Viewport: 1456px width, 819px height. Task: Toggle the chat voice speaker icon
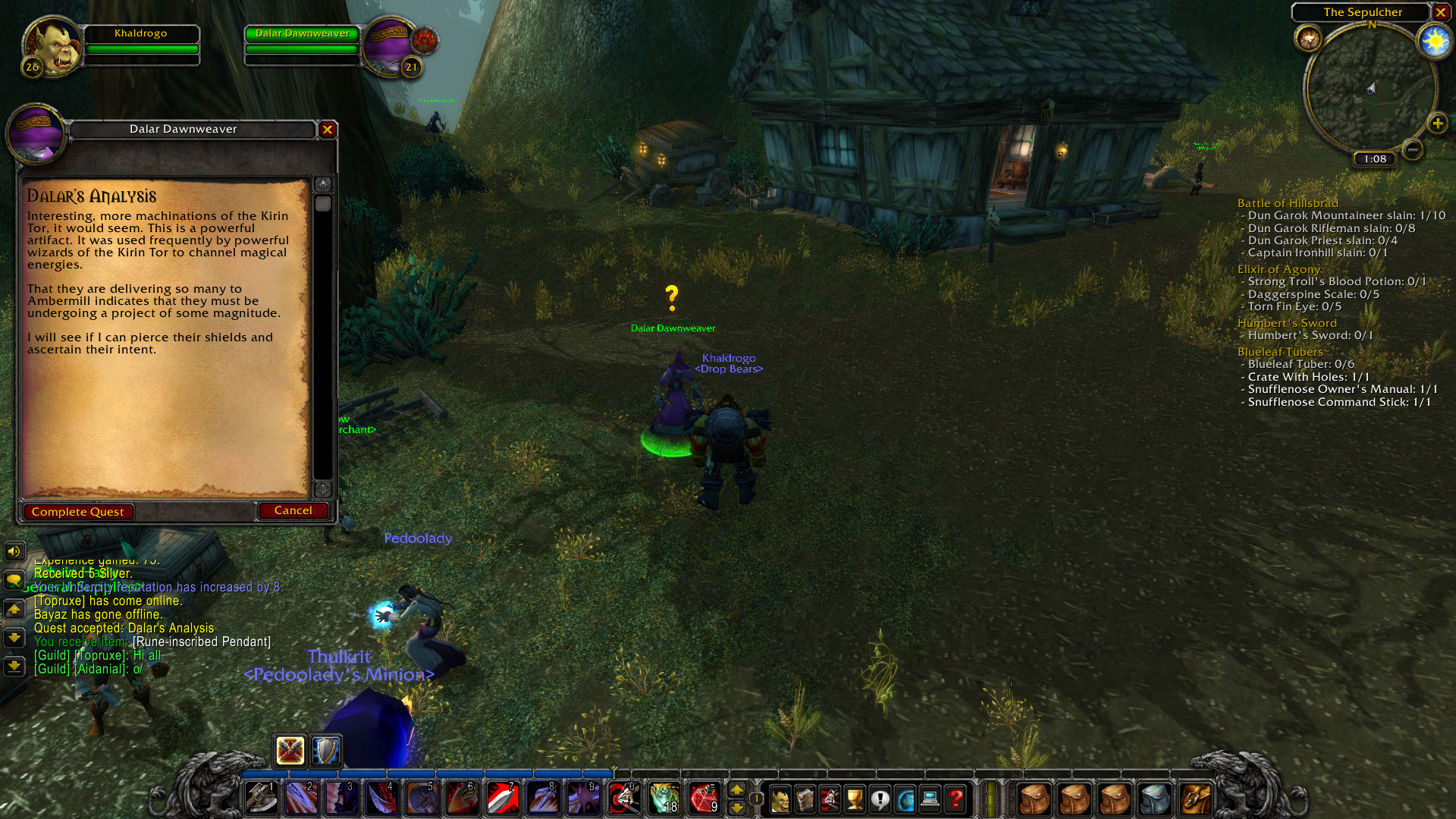click(14, 551)
